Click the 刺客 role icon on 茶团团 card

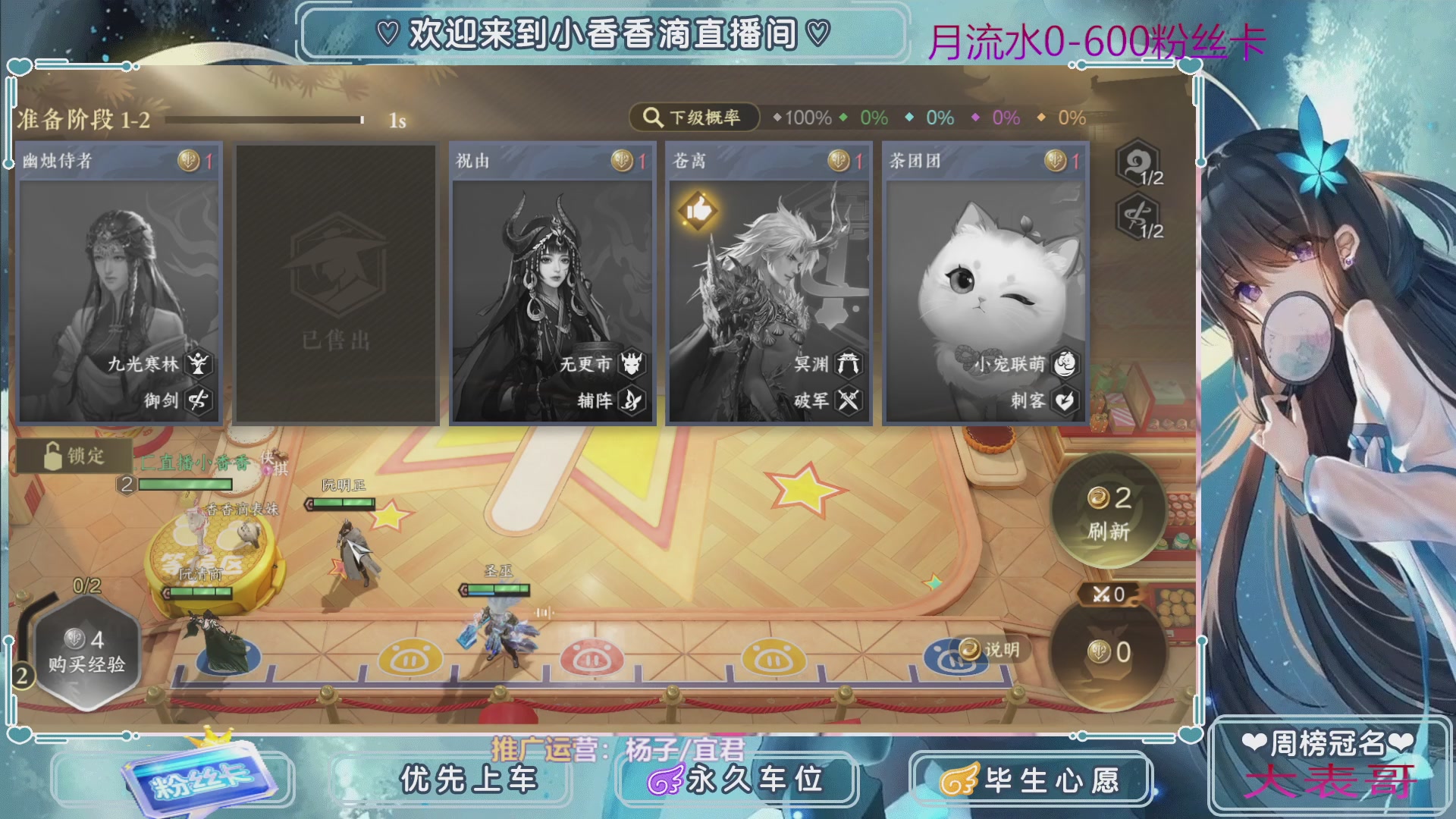pyautogui.click(x=1064, y=401)
